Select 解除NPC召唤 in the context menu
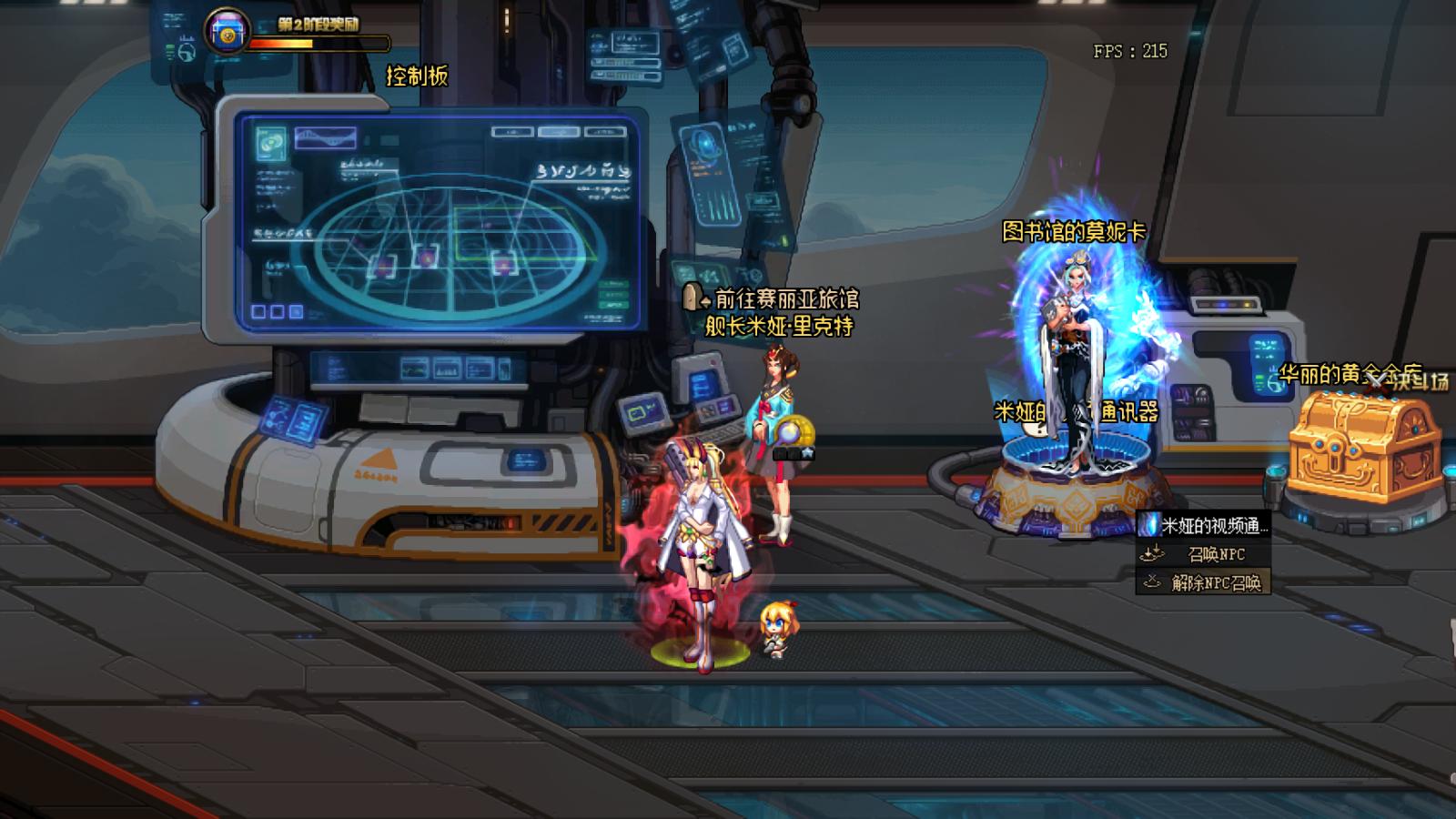This screenshot has width=1456, height=819. point(1204,582)
